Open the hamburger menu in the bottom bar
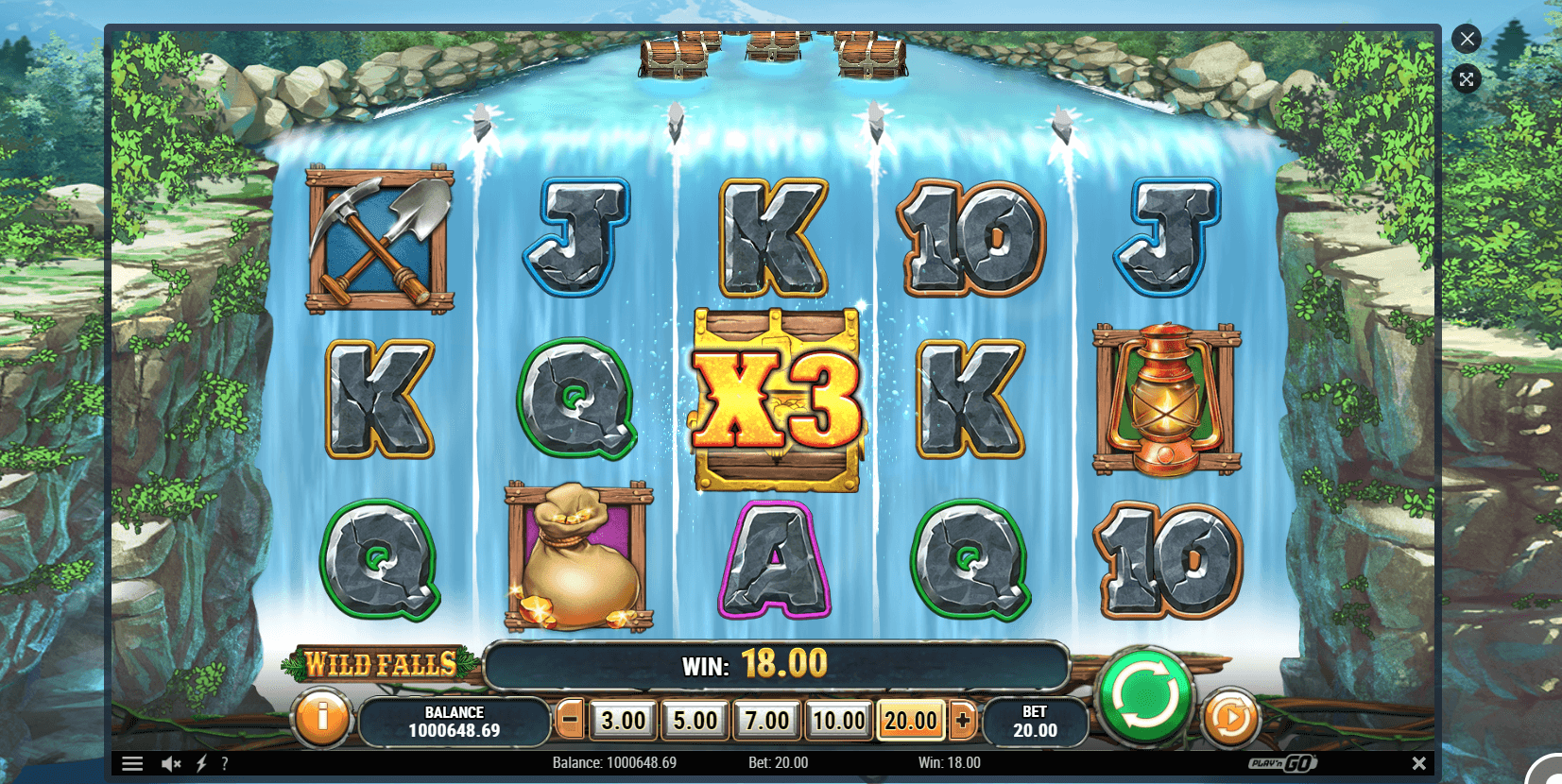The width and height of the screenshot is (1562, 784). [132, 763]
